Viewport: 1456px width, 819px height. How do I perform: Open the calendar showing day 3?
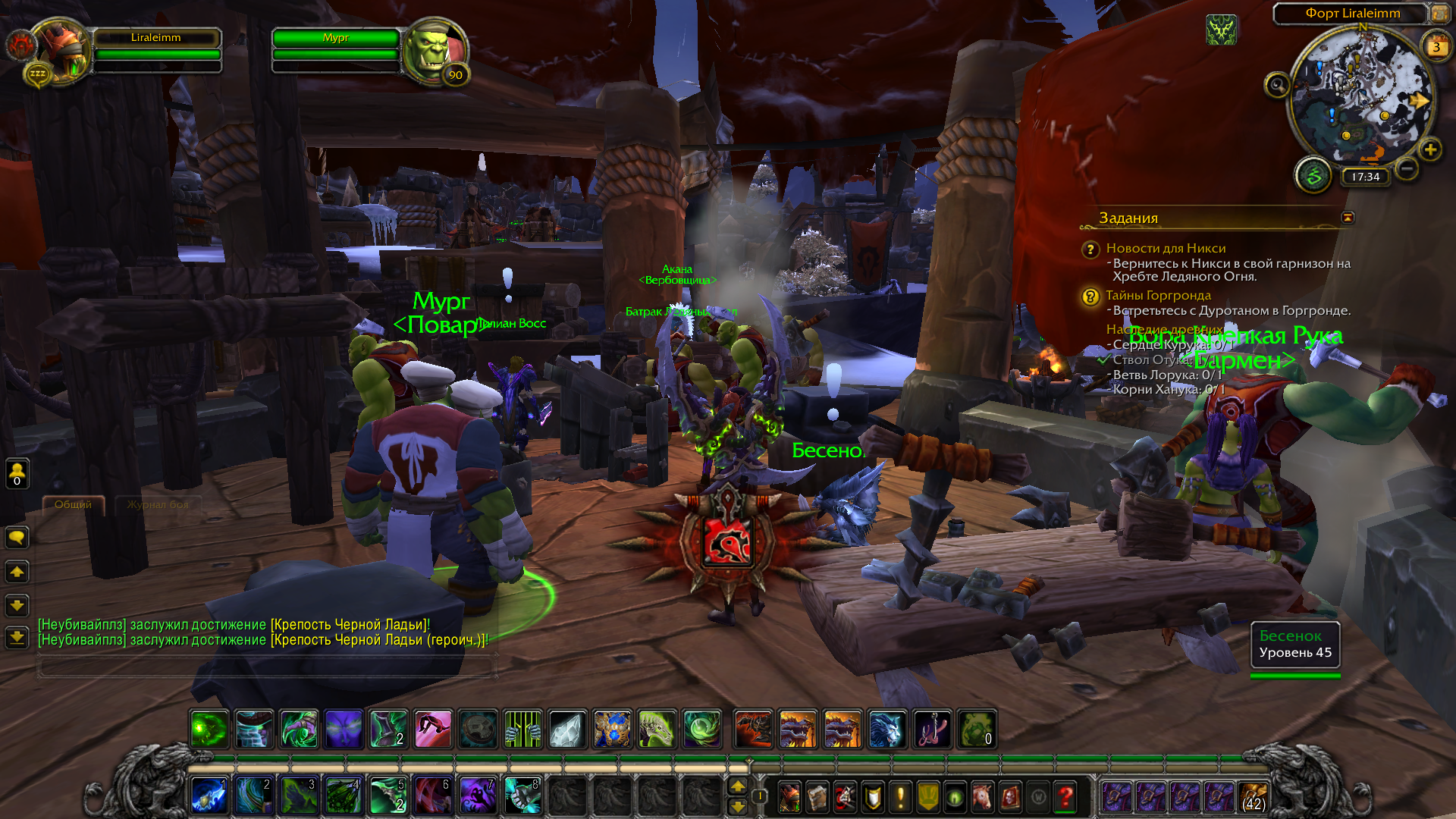click(1436, 47)
